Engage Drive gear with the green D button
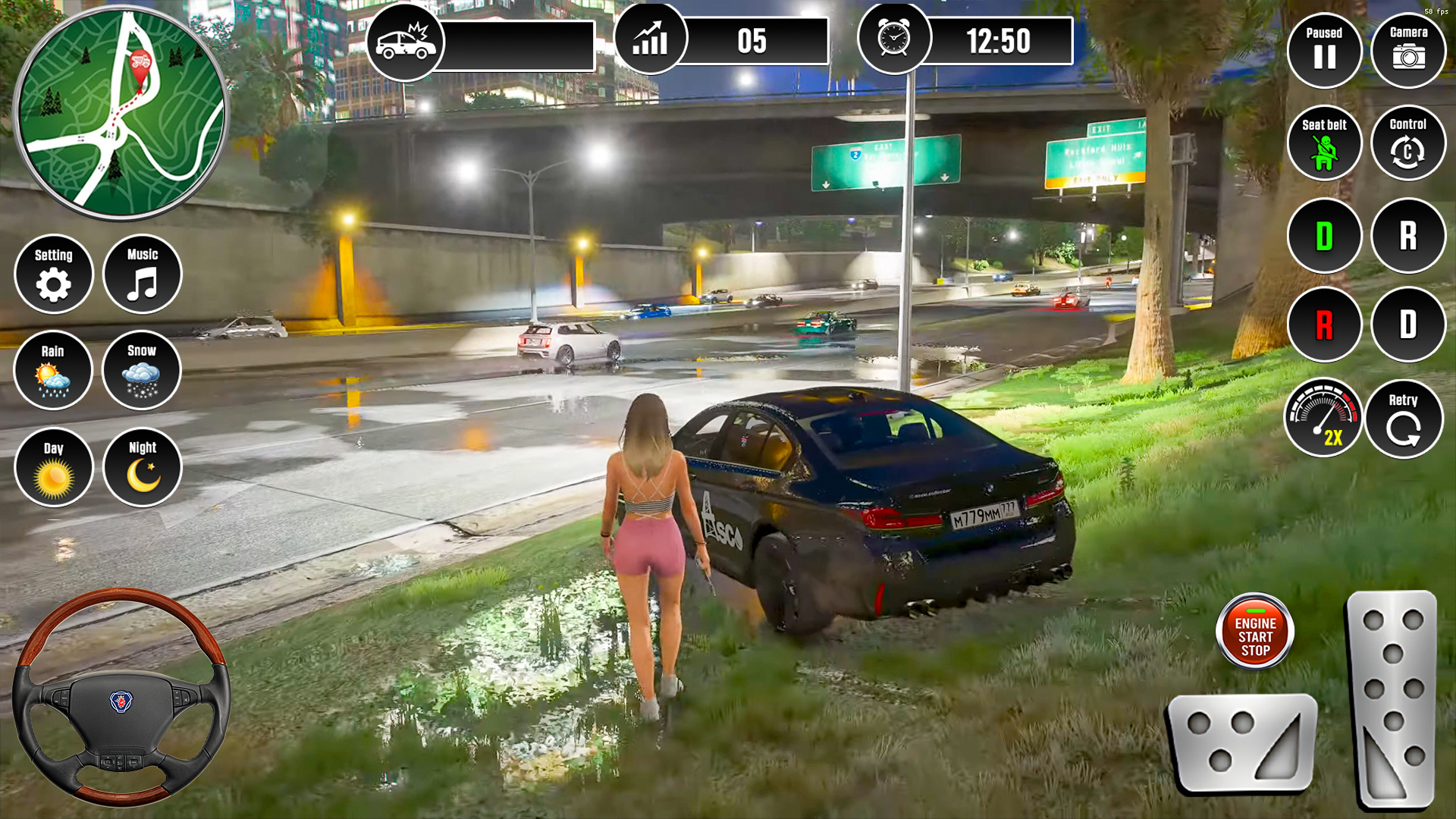Screen dimensions: 1456x819 pos(1324,237)
